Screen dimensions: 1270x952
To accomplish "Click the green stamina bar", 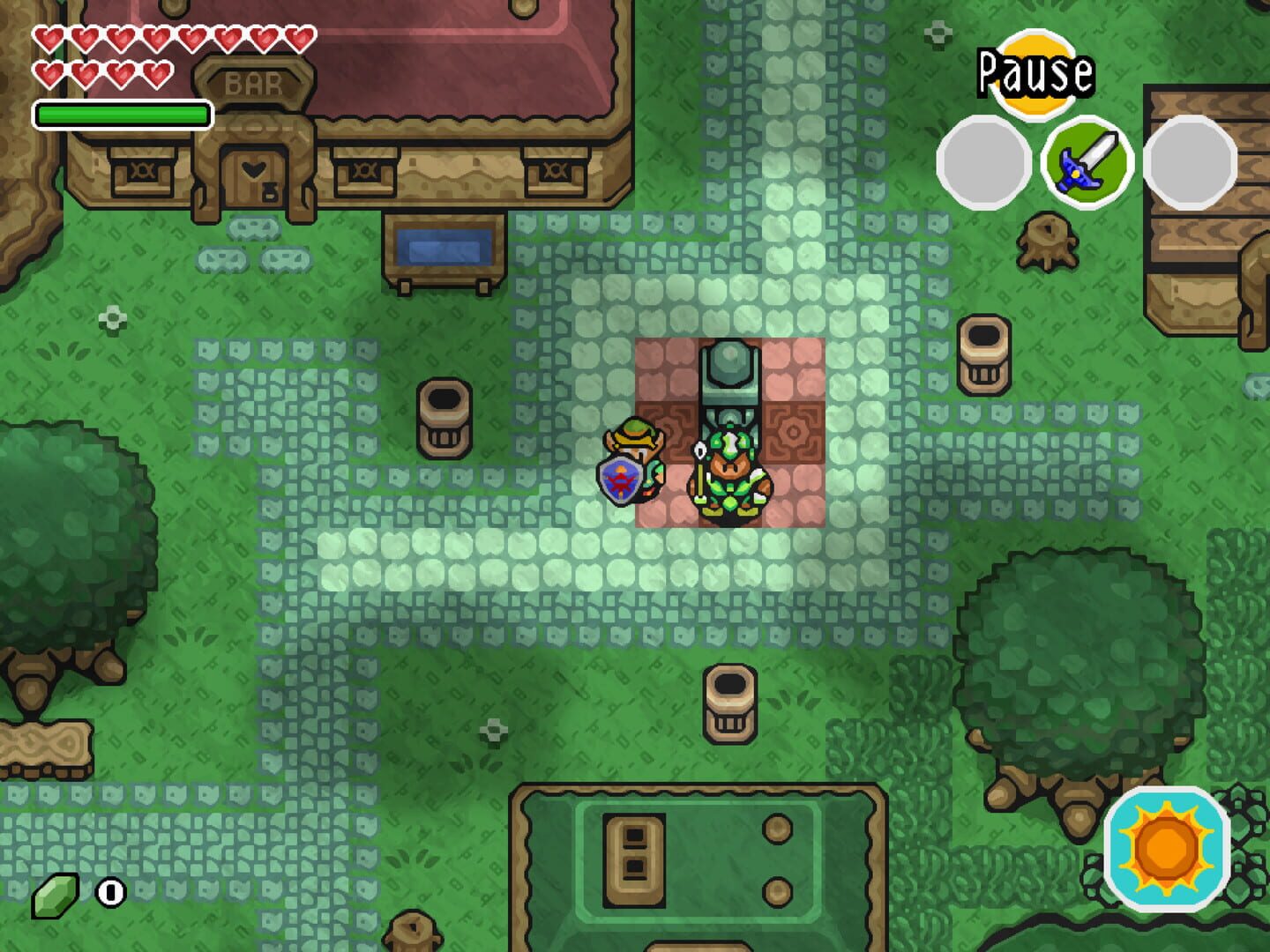I will pyautogui.click(x=123, y=111).
